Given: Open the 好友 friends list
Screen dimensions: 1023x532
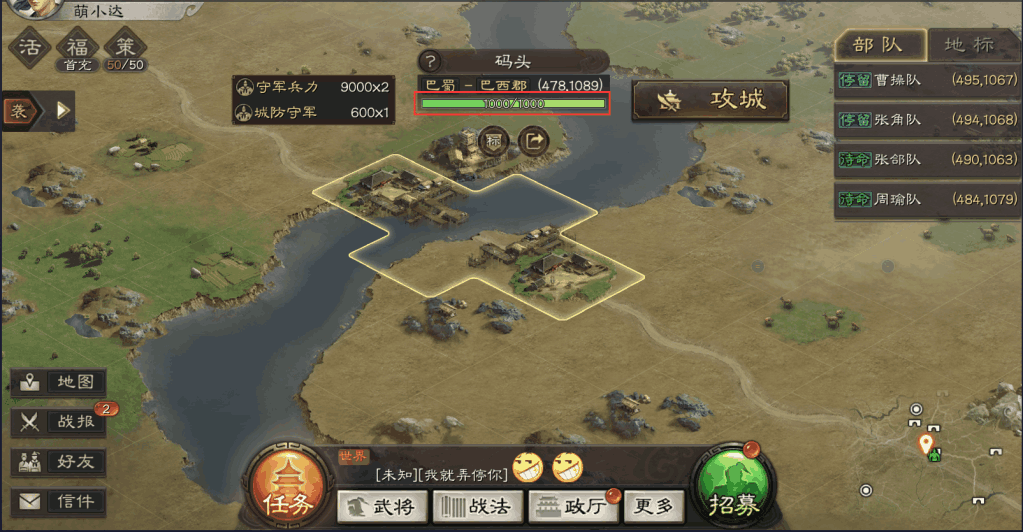Looking at the screenshot, I should coord(58,462).
